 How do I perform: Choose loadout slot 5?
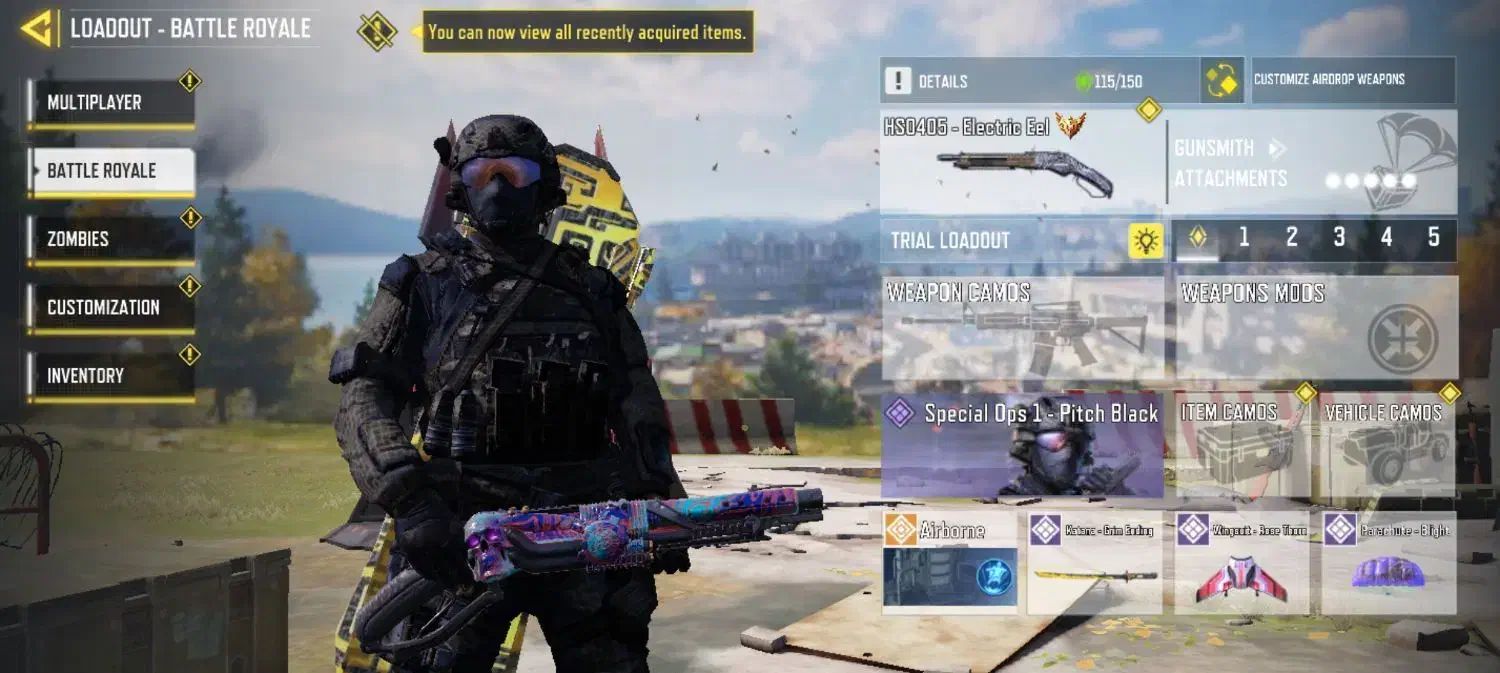click(x=1433, y=238)
